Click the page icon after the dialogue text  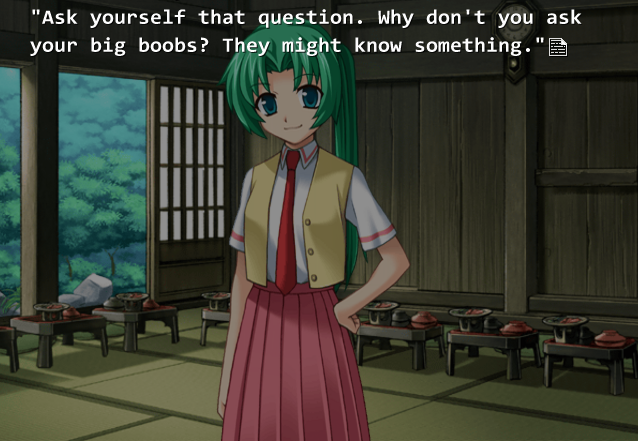pyautogui.click(x=558, y=48)
